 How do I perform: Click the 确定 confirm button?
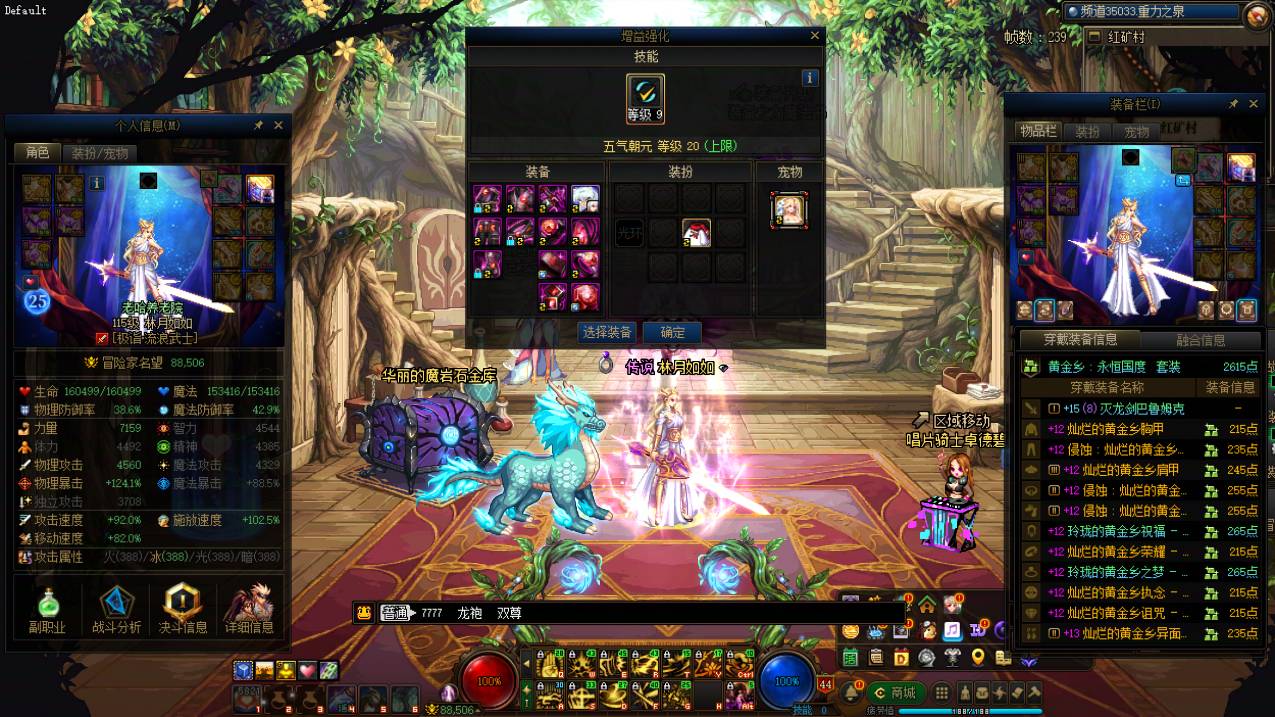pyautogui.click(x=672, y=332)
